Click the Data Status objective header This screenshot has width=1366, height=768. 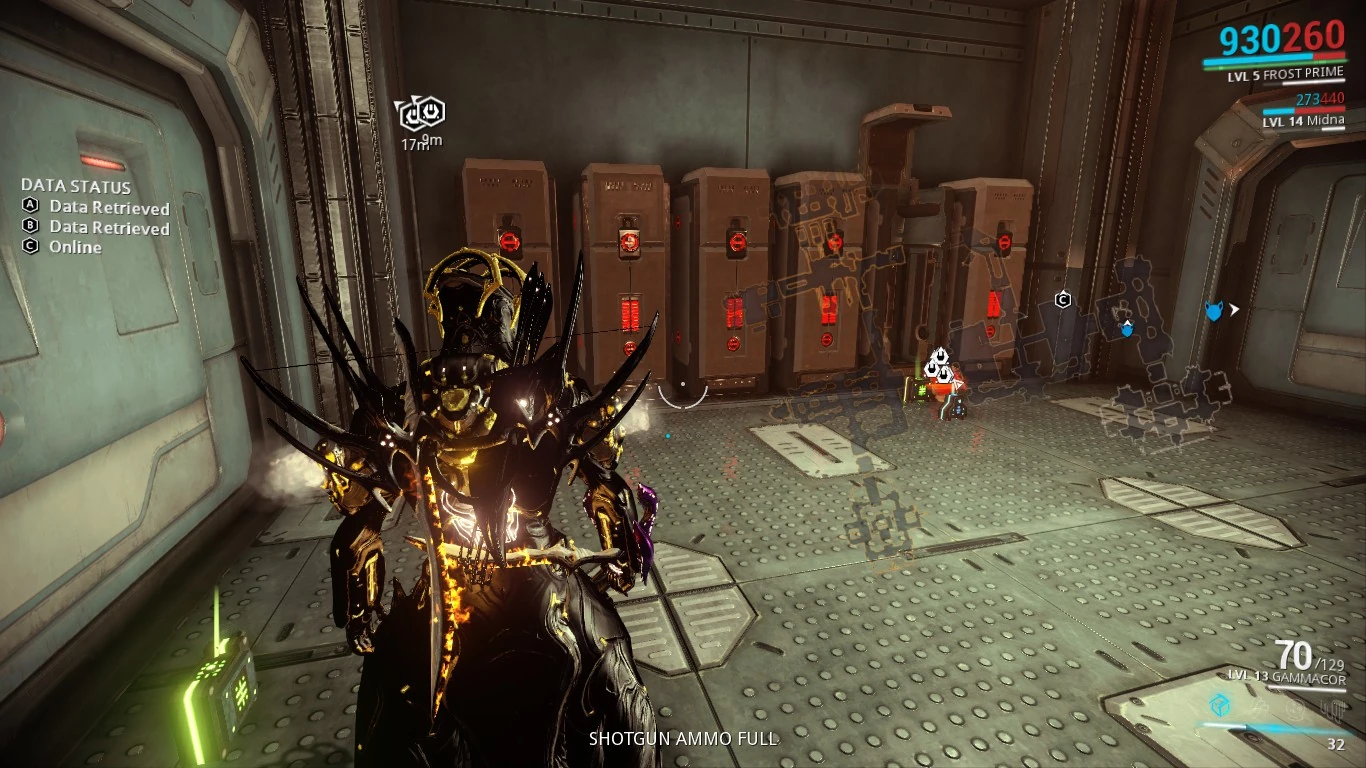coord(76,186)
